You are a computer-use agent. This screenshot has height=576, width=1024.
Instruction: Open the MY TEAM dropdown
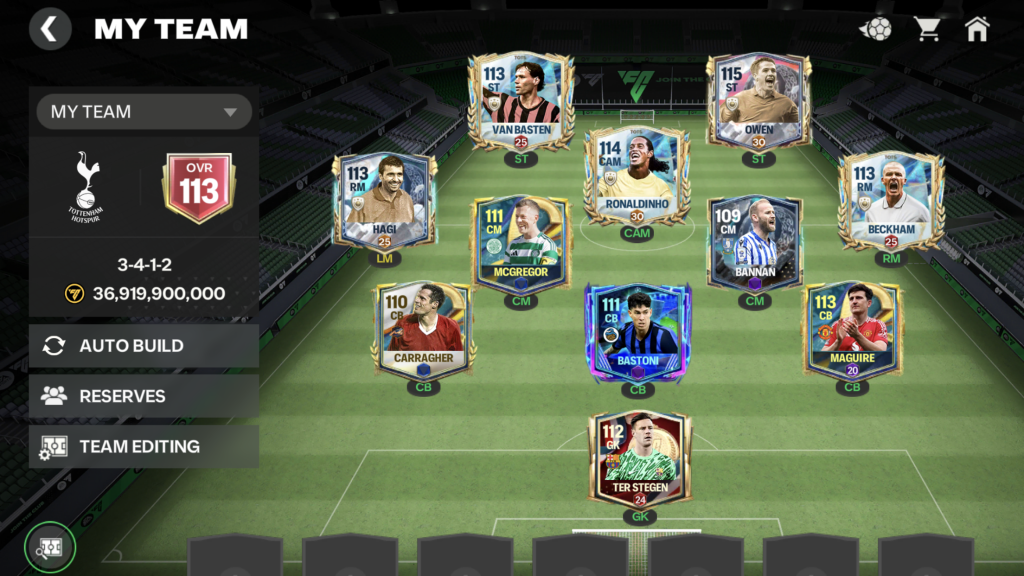click(144, 112)
